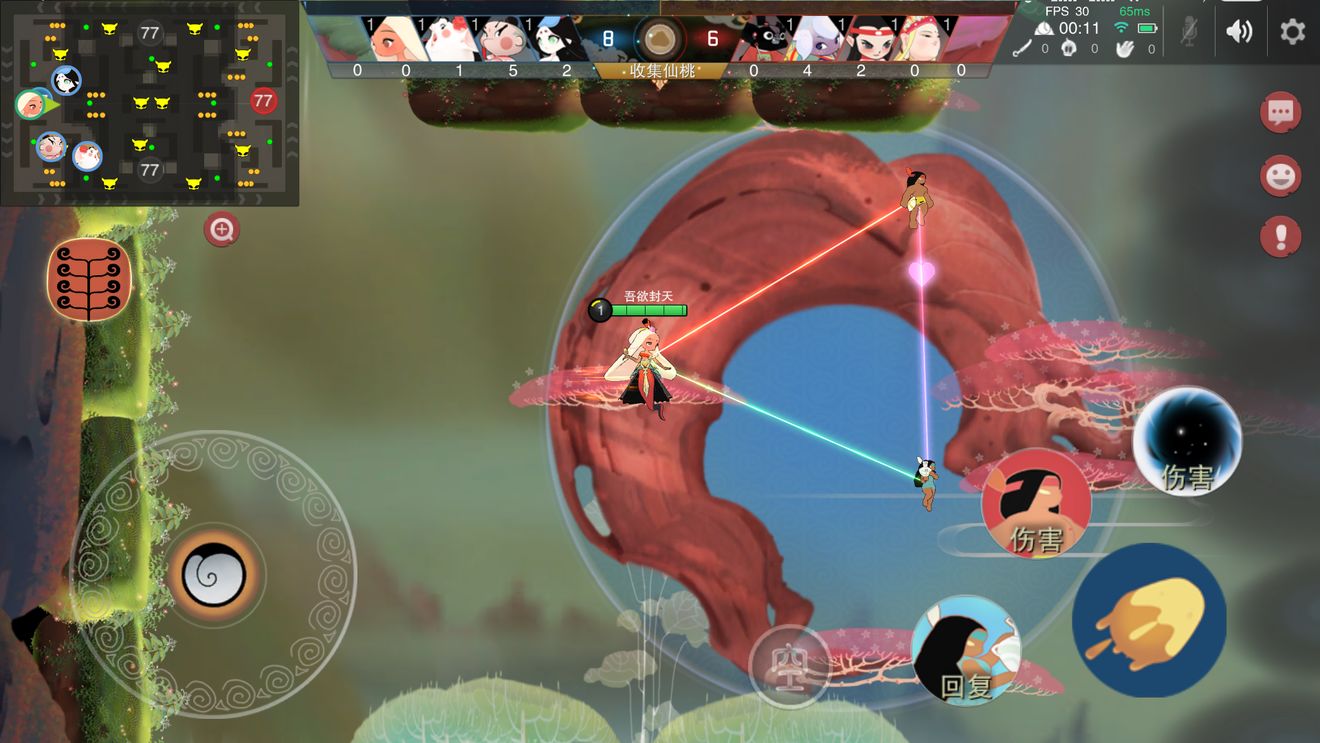Tap the red tree-pattern button
The width and height of the screenshot is (1320, 743).
[89, 280]
